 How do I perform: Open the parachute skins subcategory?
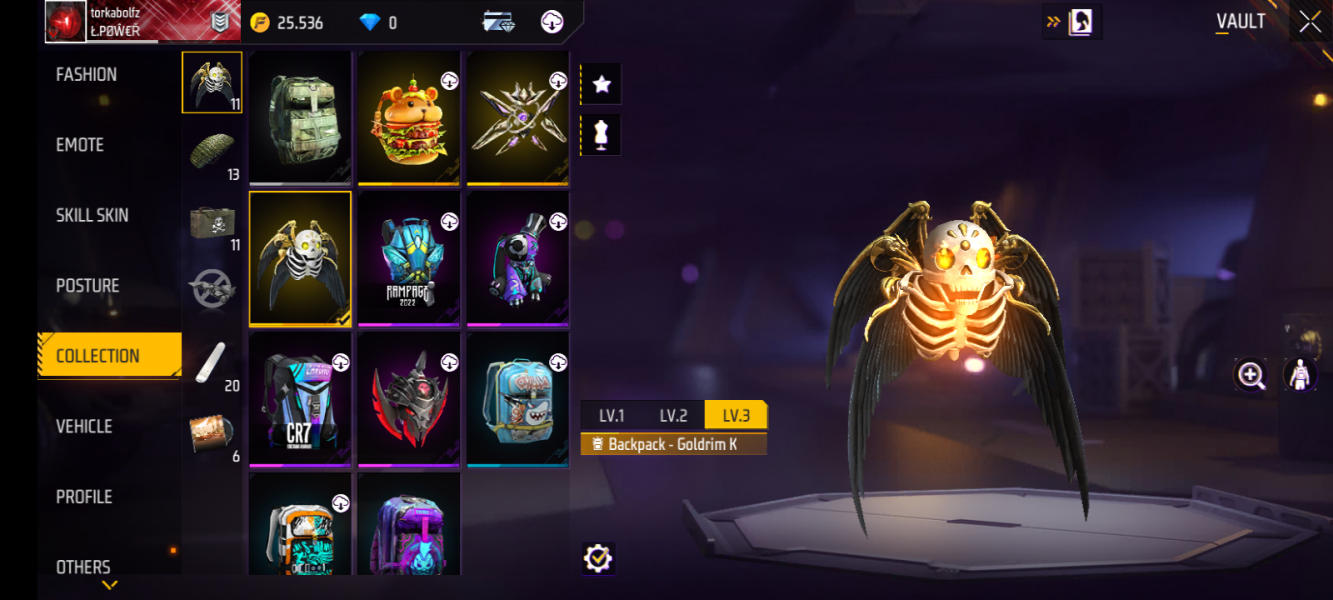[x=212, y=152]
